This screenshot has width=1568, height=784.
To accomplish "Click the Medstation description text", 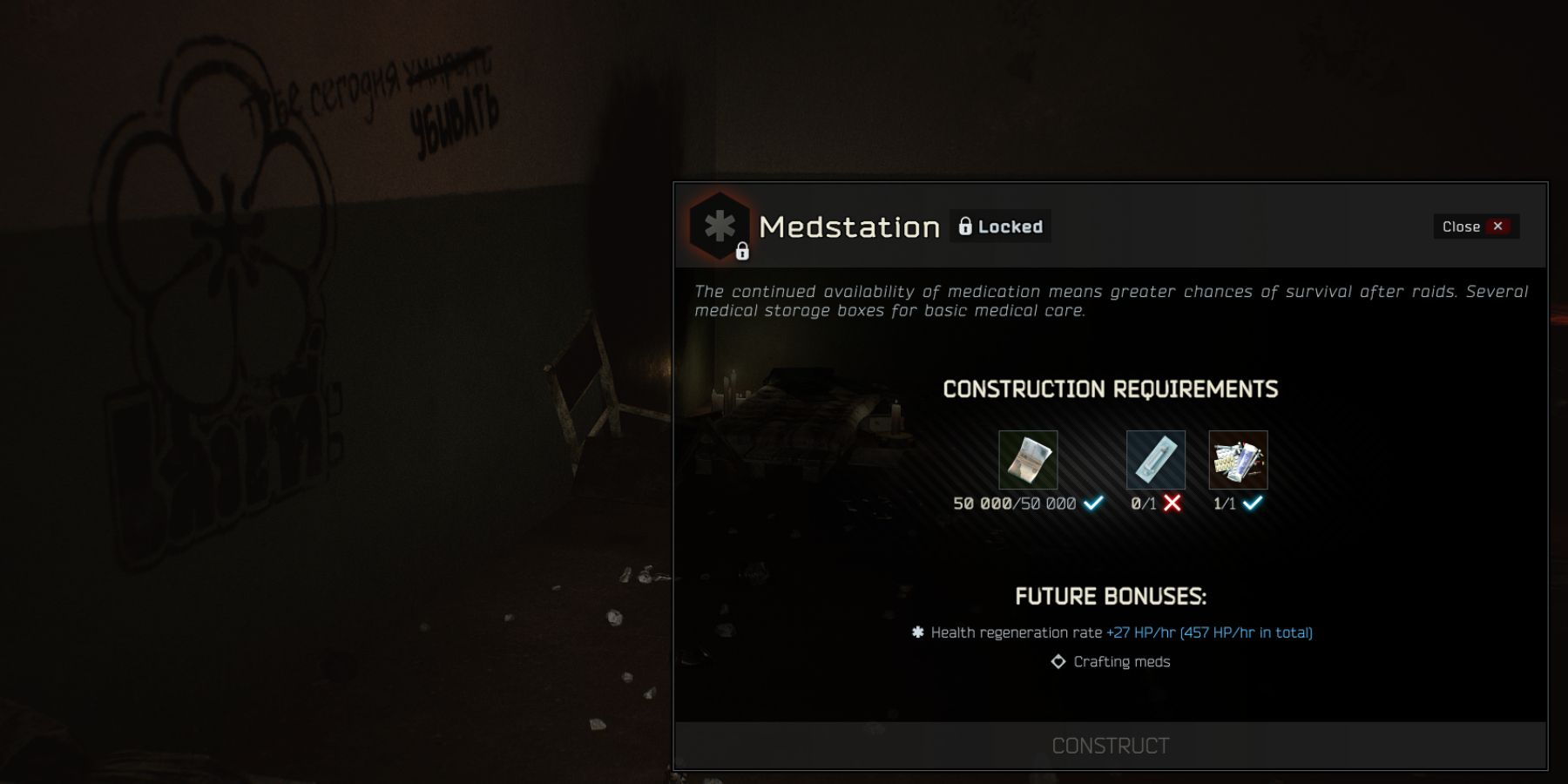I will click(1106, 301).
